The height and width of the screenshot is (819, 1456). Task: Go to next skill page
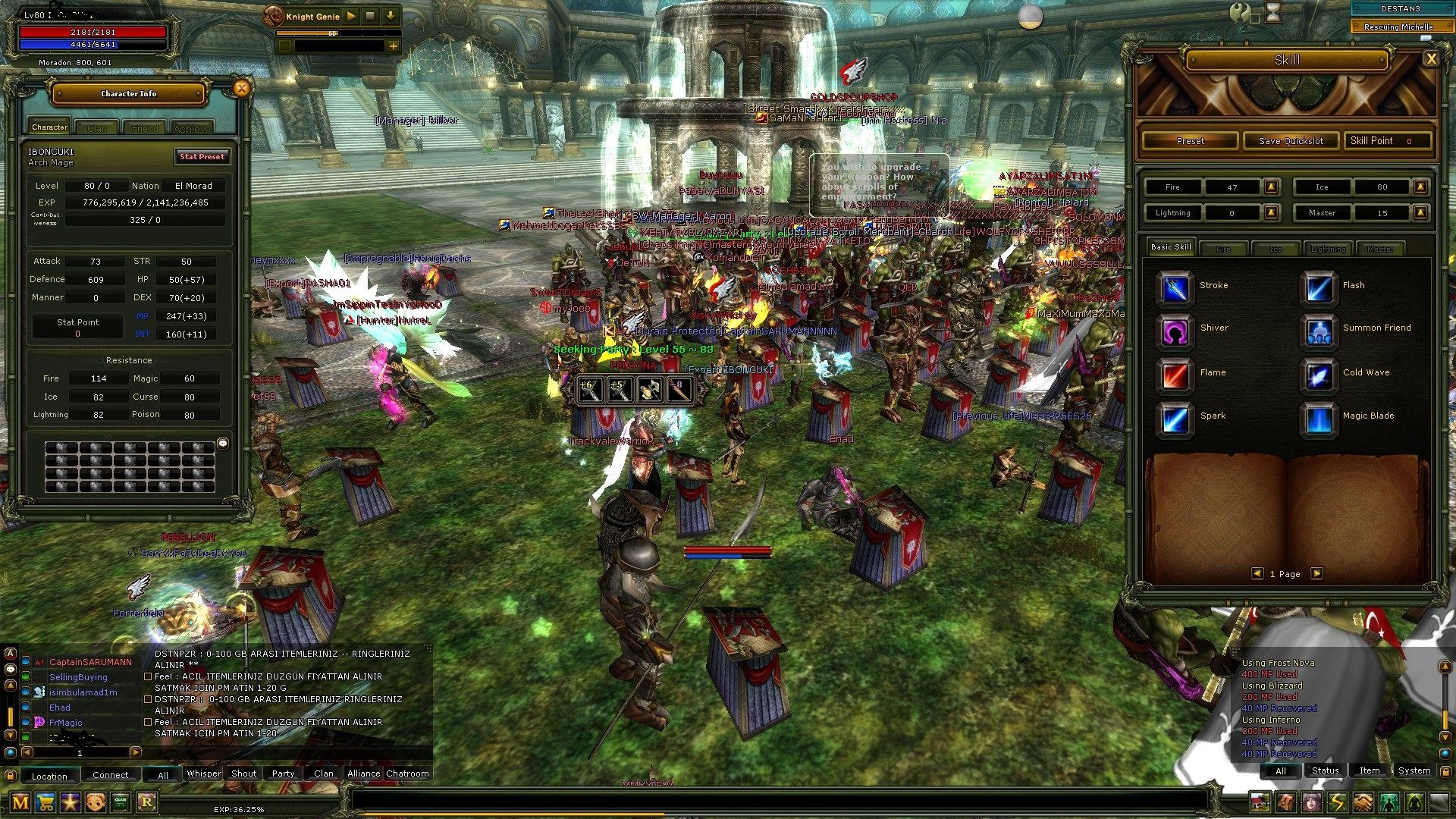[x=1317, y=574]
